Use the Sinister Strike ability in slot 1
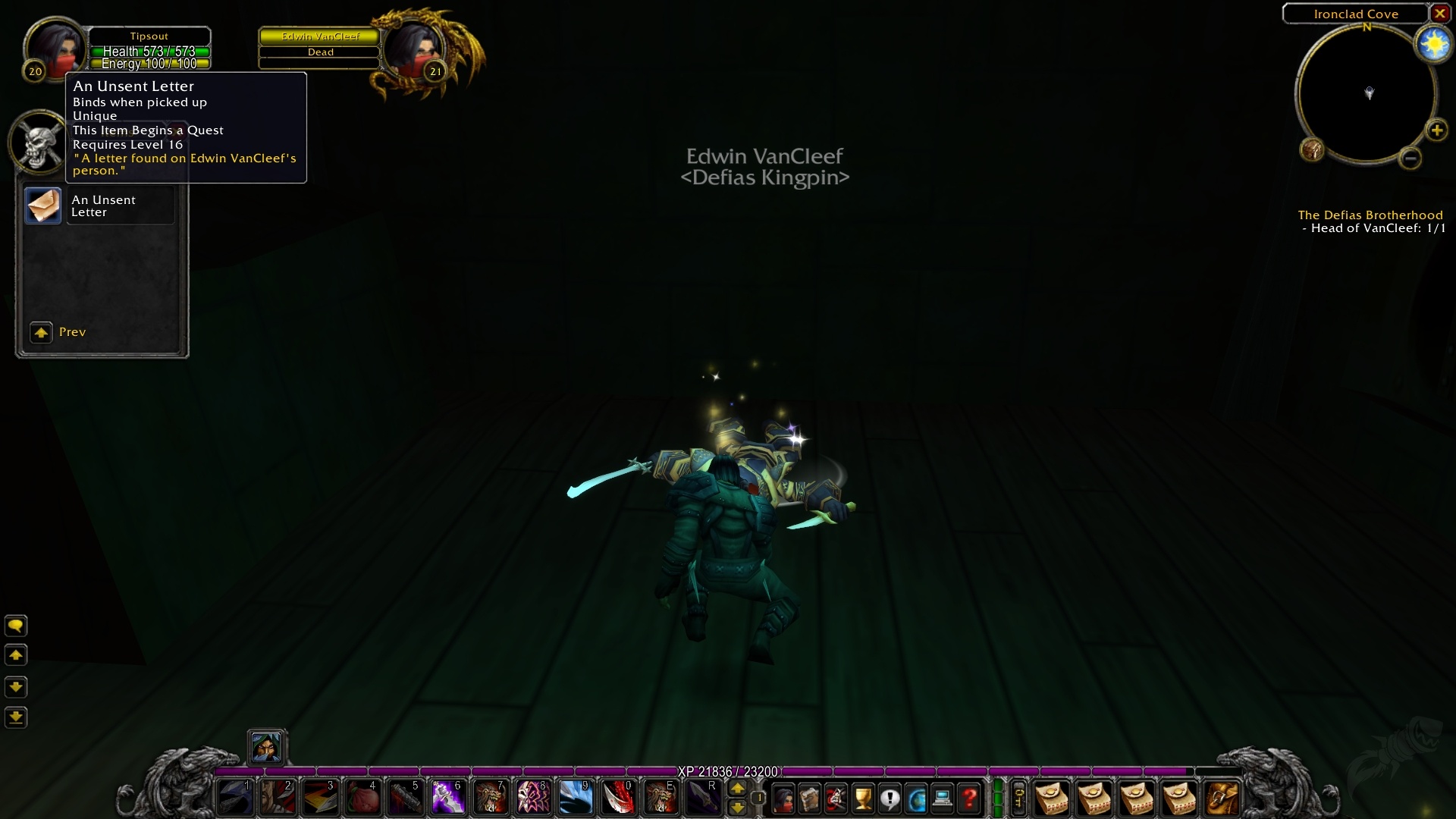 click(236, 799)
